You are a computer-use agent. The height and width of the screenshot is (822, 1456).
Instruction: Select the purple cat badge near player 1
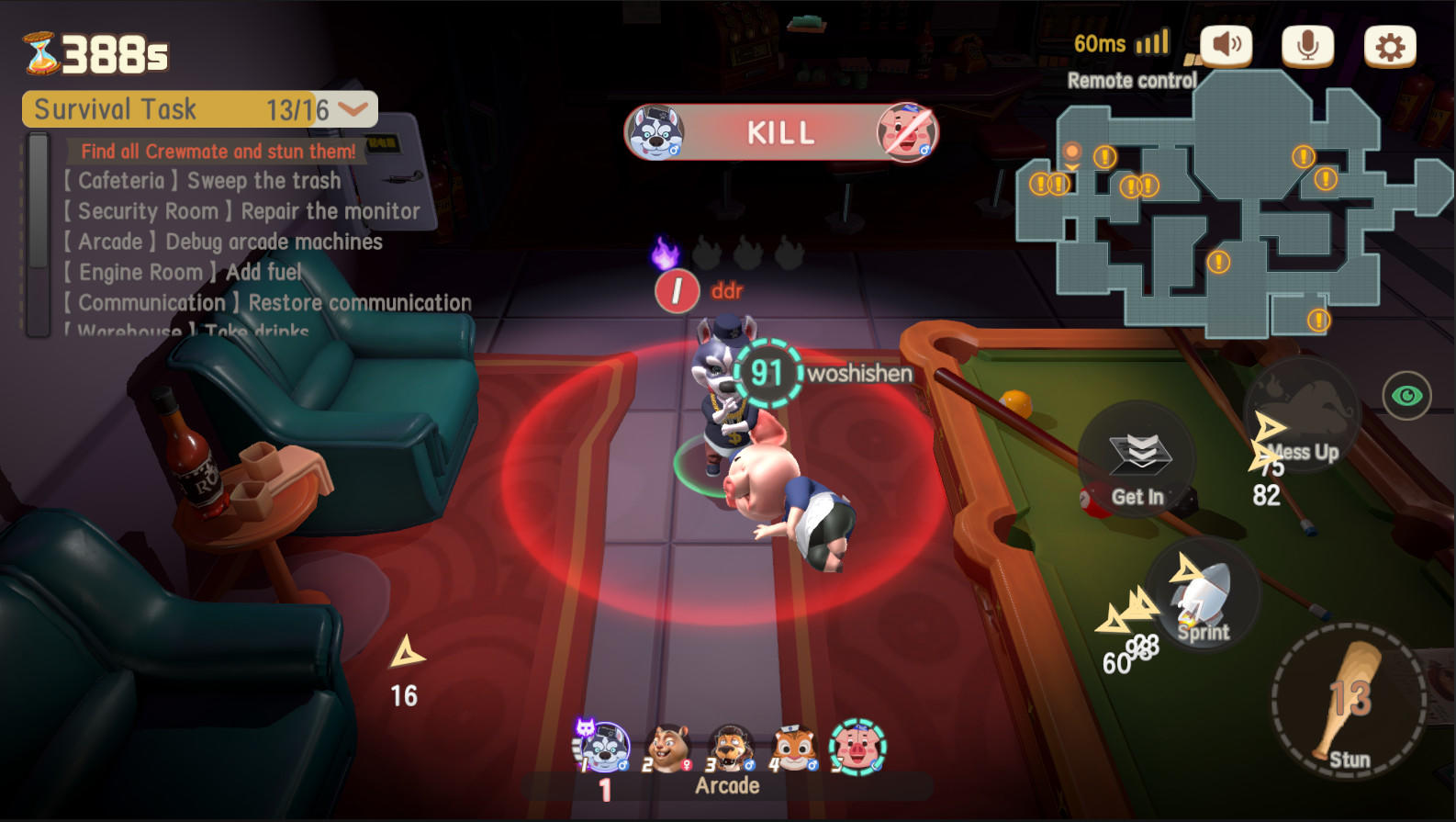586,728
